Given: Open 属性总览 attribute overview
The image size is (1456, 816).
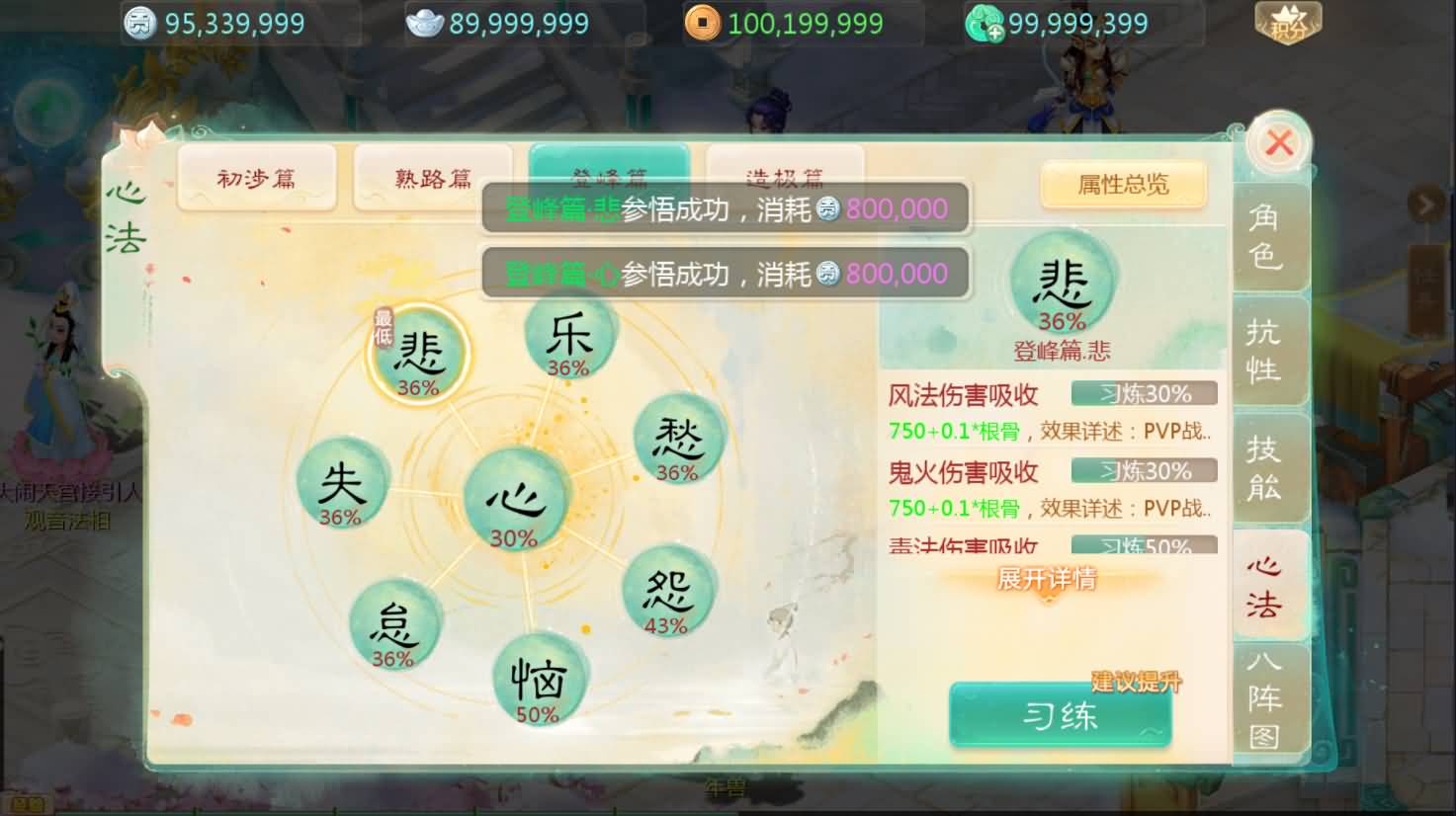Looking at the screenshot, I should click(1123, 185).
